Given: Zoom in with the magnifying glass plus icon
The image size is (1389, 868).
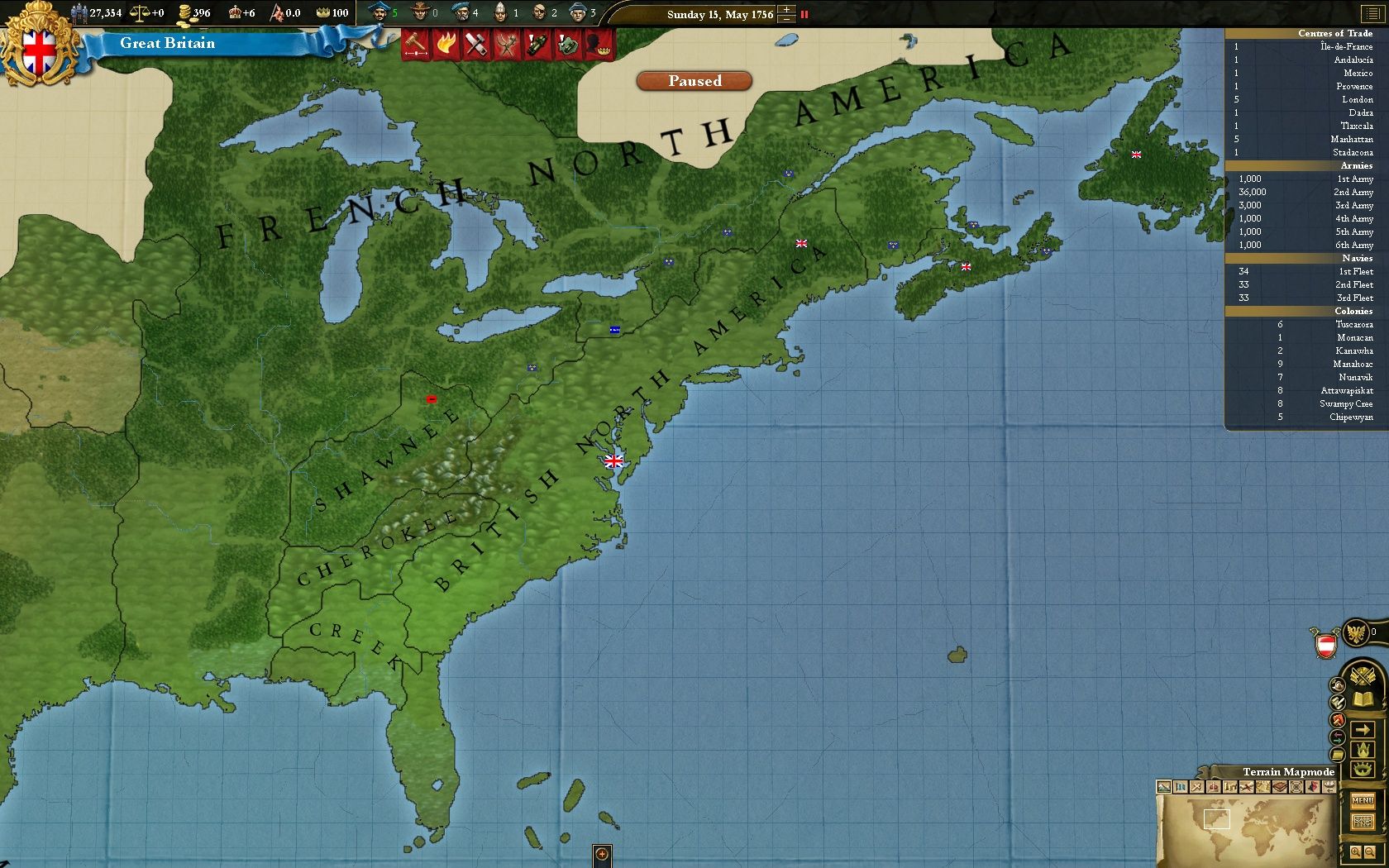Looking at the screenshot, I should click(x=1356, y=851).
